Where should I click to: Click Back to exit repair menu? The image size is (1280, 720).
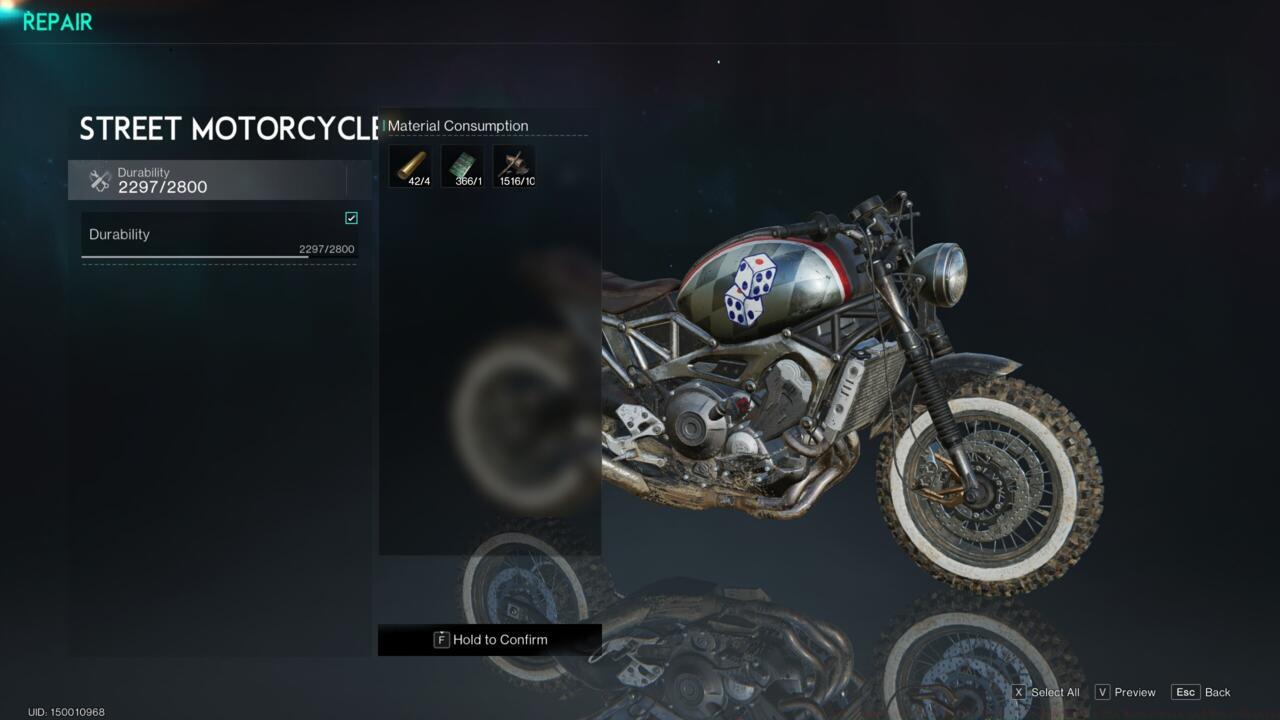coord(1218,692)
